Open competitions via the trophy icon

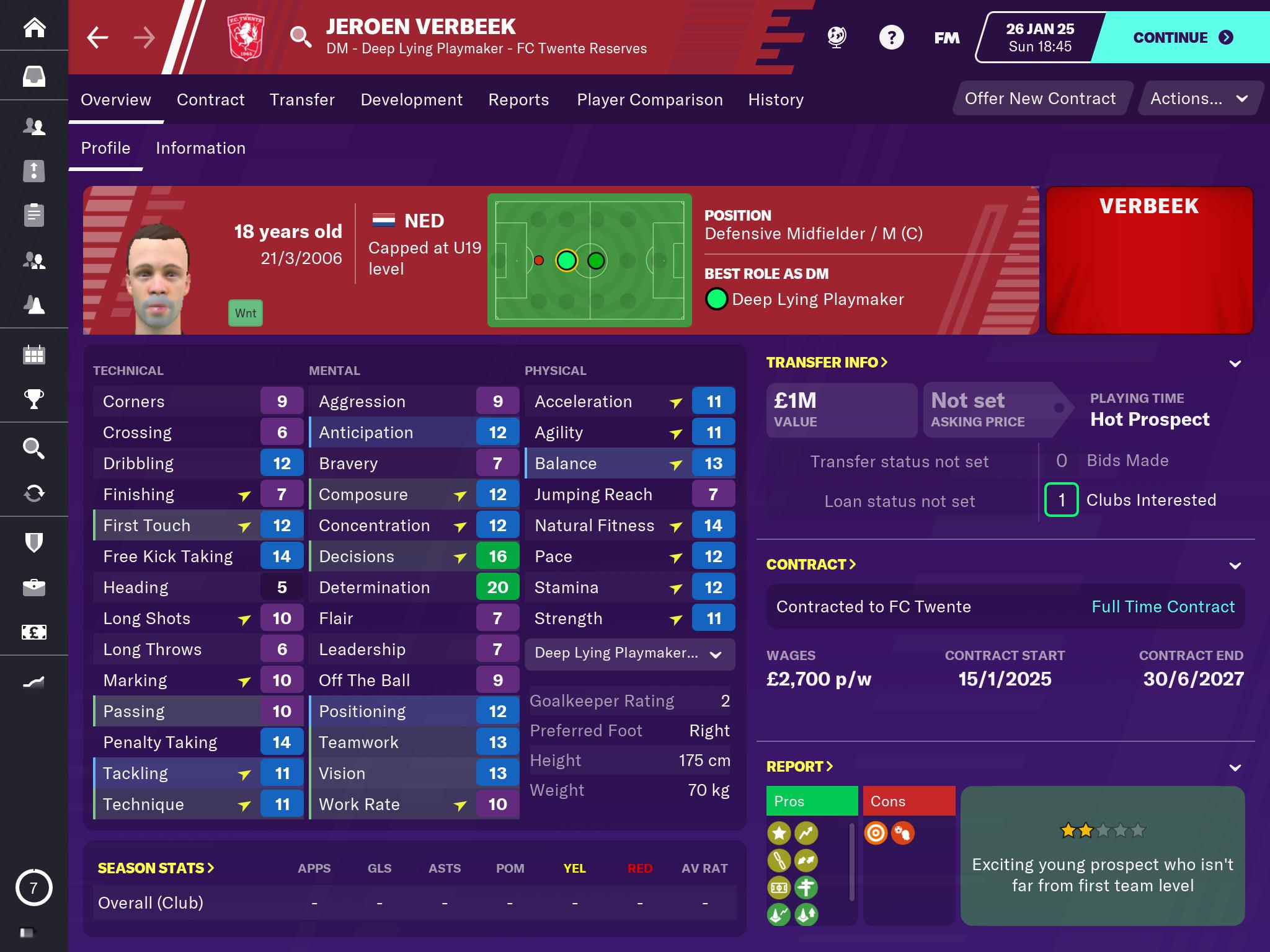tap(35, 400)
